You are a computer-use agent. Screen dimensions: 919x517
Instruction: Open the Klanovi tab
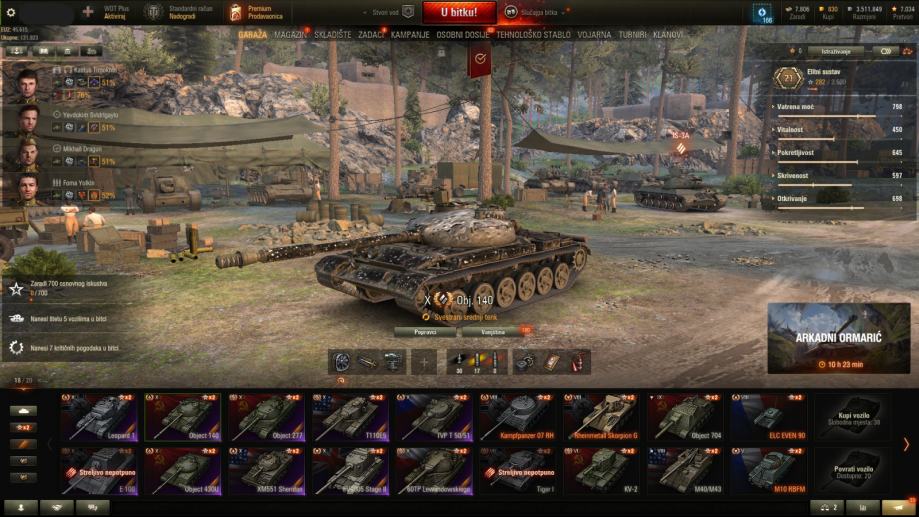(669, 34)
